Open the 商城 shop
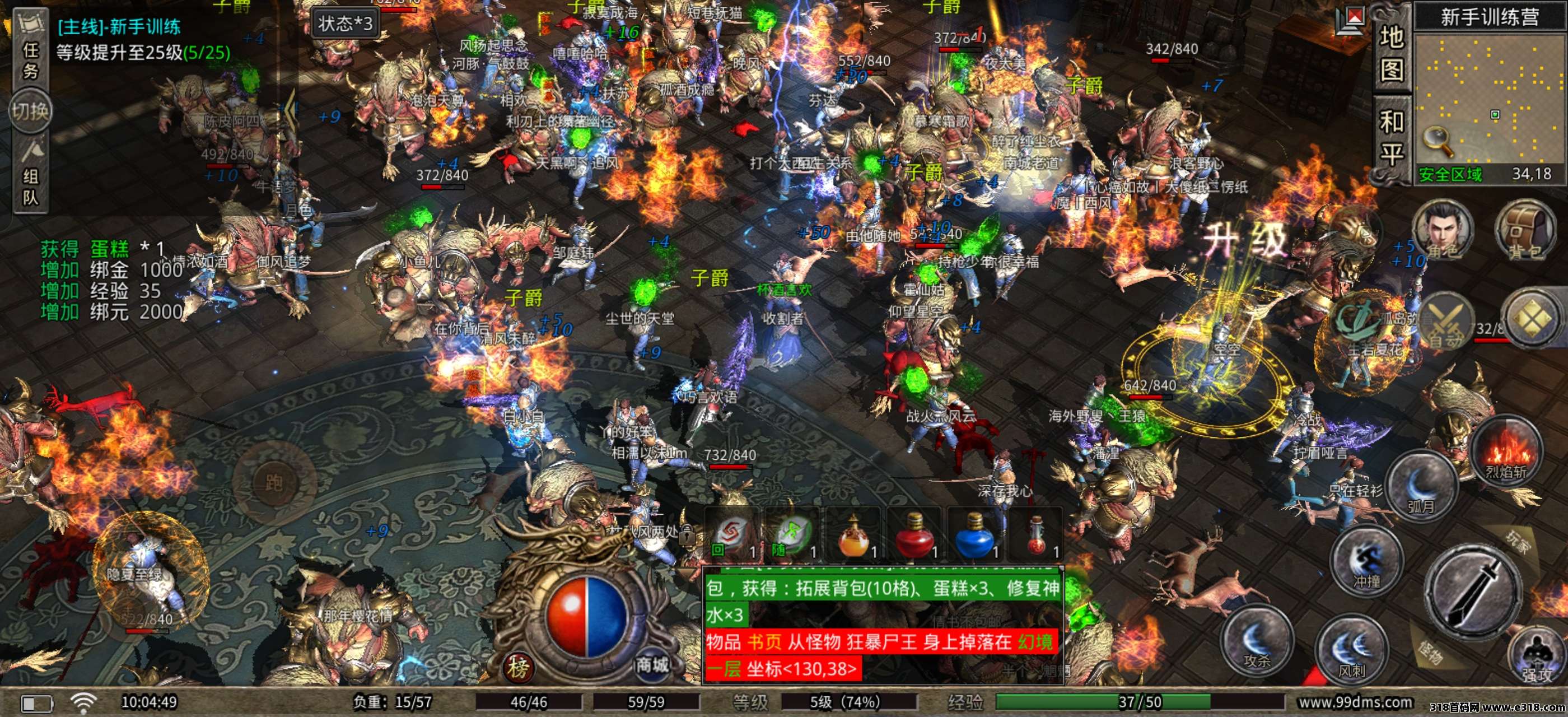The height and width of the screenshot is (717, 1568). (x=652, y=665)
